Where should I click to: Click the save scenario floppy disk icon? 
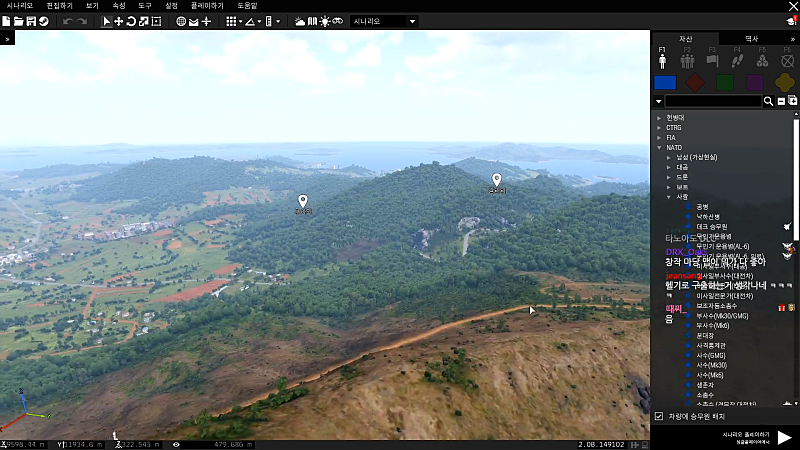[31, 21]
